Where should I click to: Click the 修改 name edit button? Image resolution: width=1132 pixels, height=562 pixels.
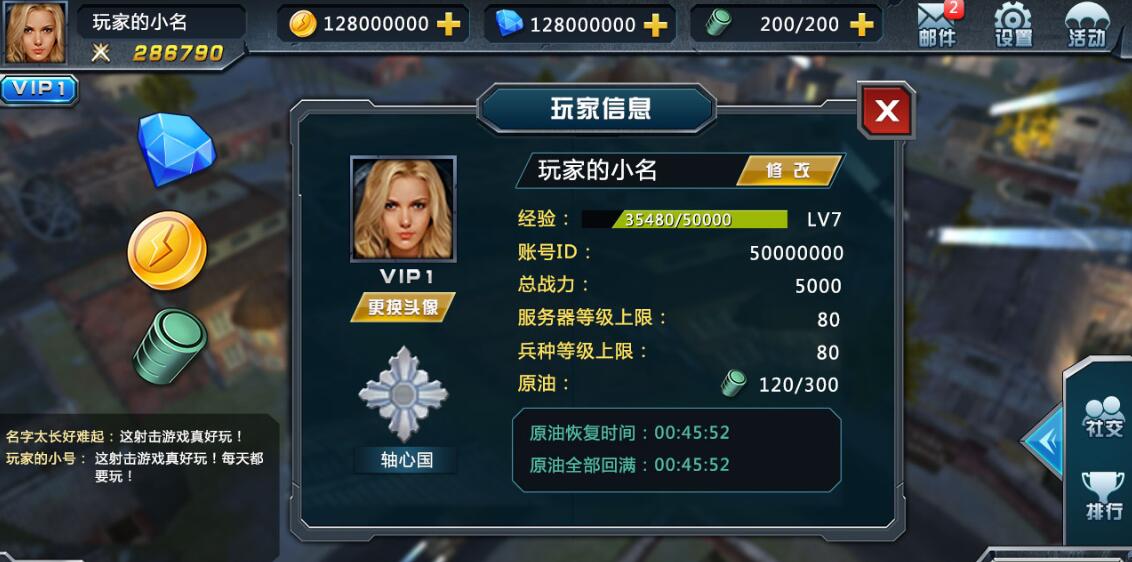click(787, 171)
